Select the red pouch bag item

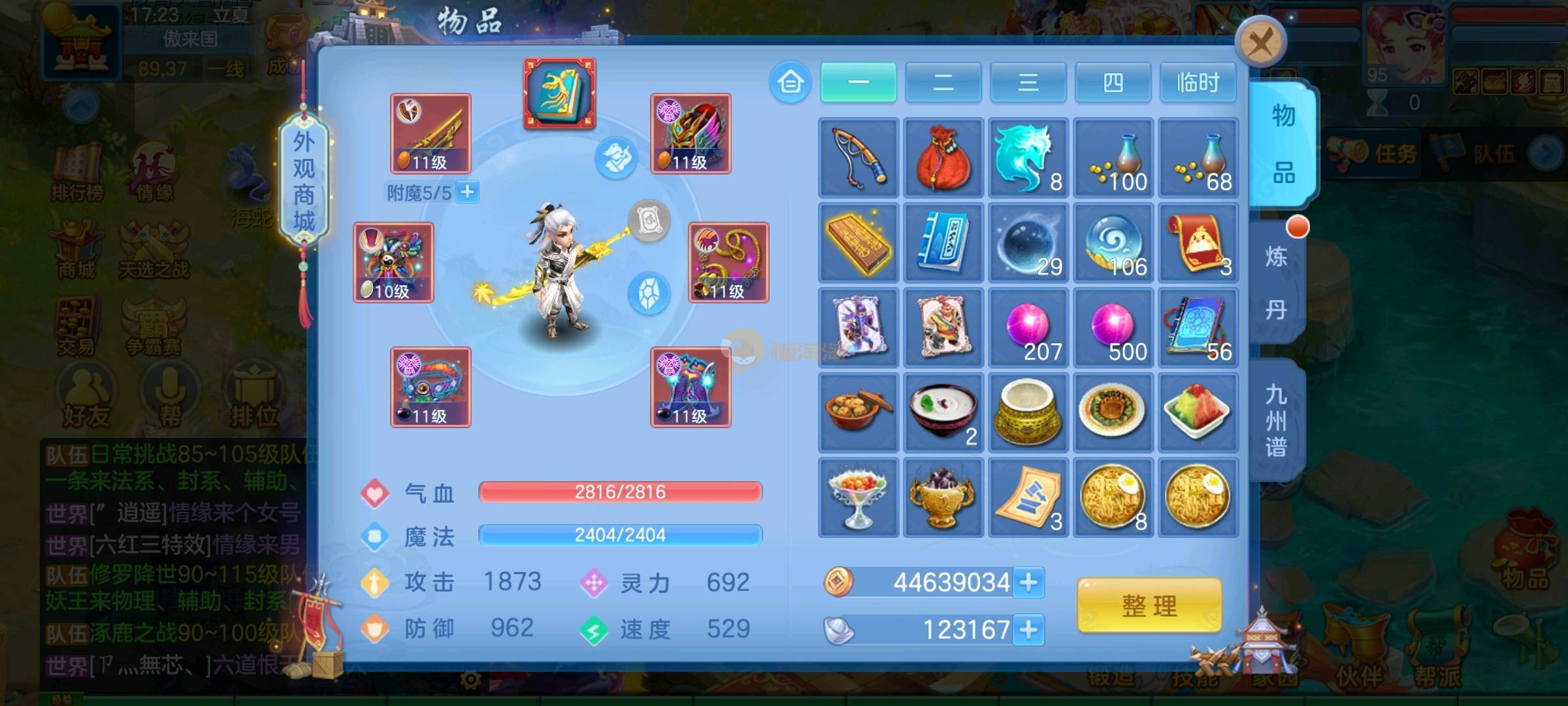pyautogui.click(x=943, y=158)
